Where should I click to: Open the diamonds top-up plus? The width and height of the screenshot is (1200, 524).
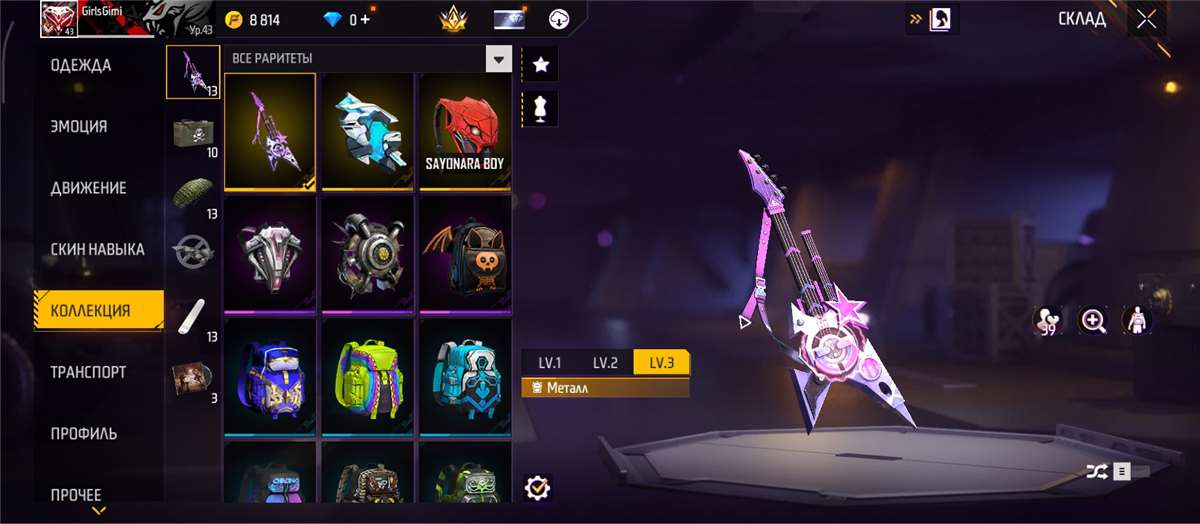[366, 19]
